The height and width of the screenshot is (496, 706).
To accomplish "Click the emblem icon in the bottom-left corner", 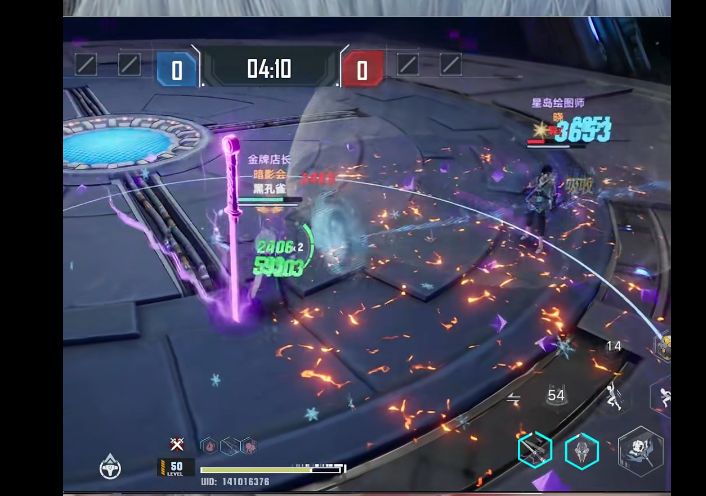I will point(110,465).
